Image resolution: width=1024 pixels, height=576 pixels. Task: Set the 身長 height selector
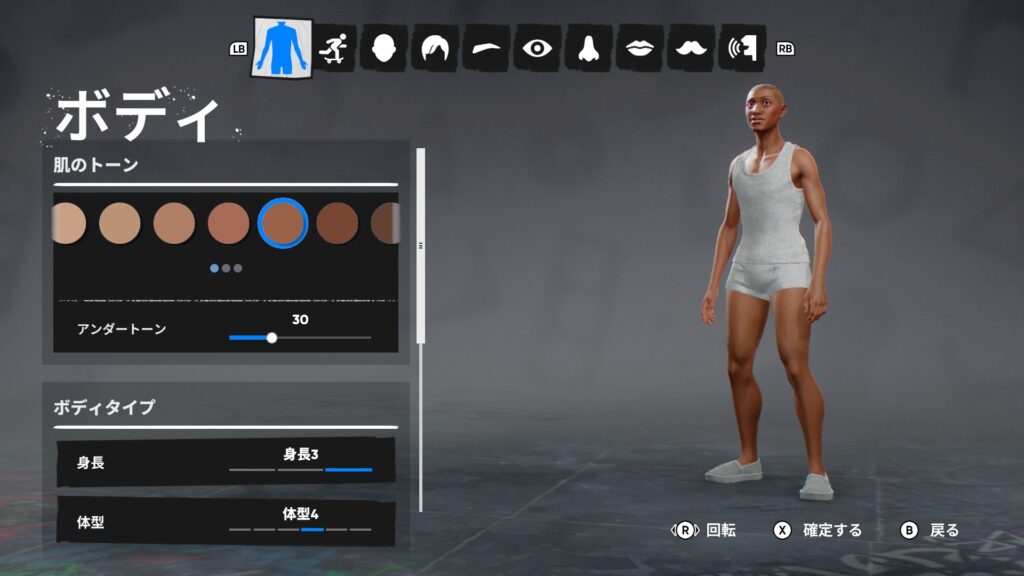(x=300, y=462)
